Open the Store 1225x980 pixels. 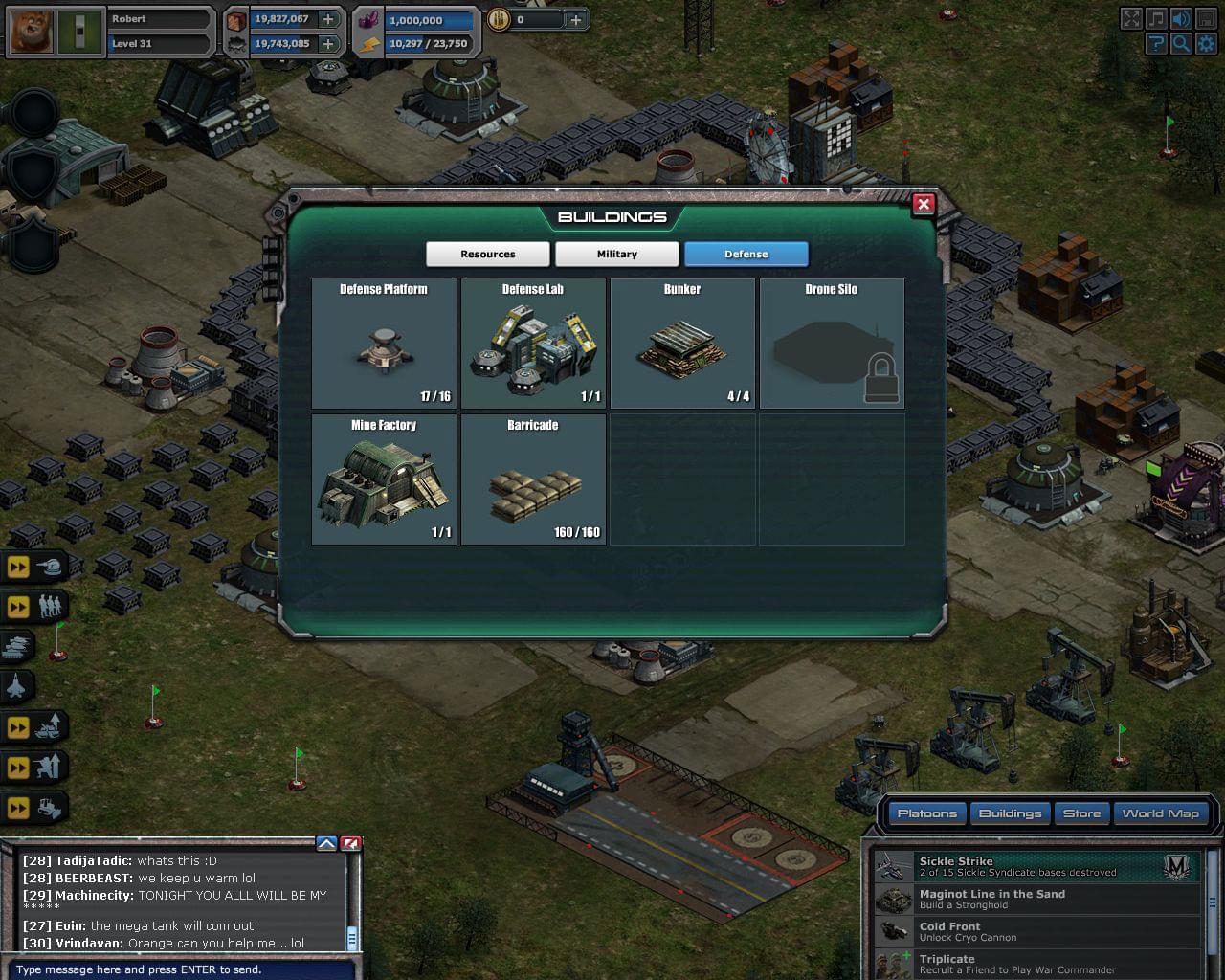tap(1081, 813)
